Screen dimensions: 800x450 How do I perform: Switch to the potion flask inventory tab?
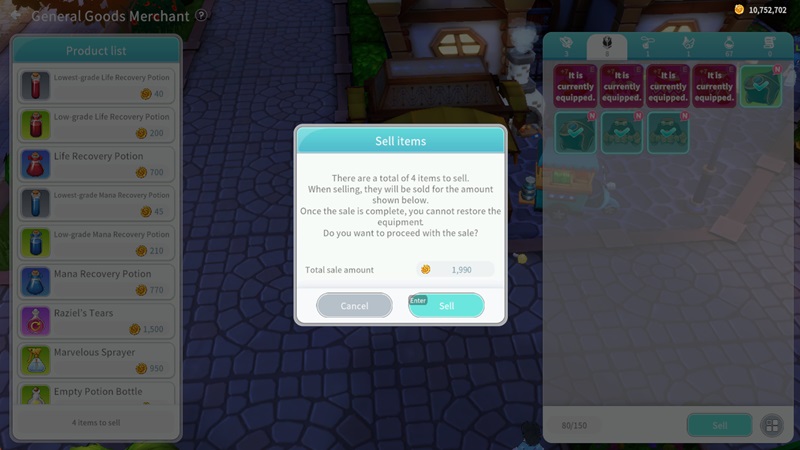728,46
